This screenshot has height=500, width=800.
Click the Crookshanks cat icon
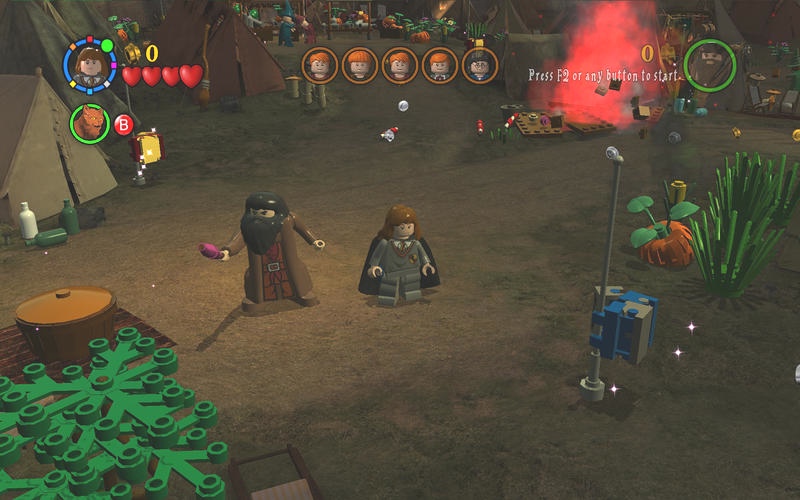(89, 123)
